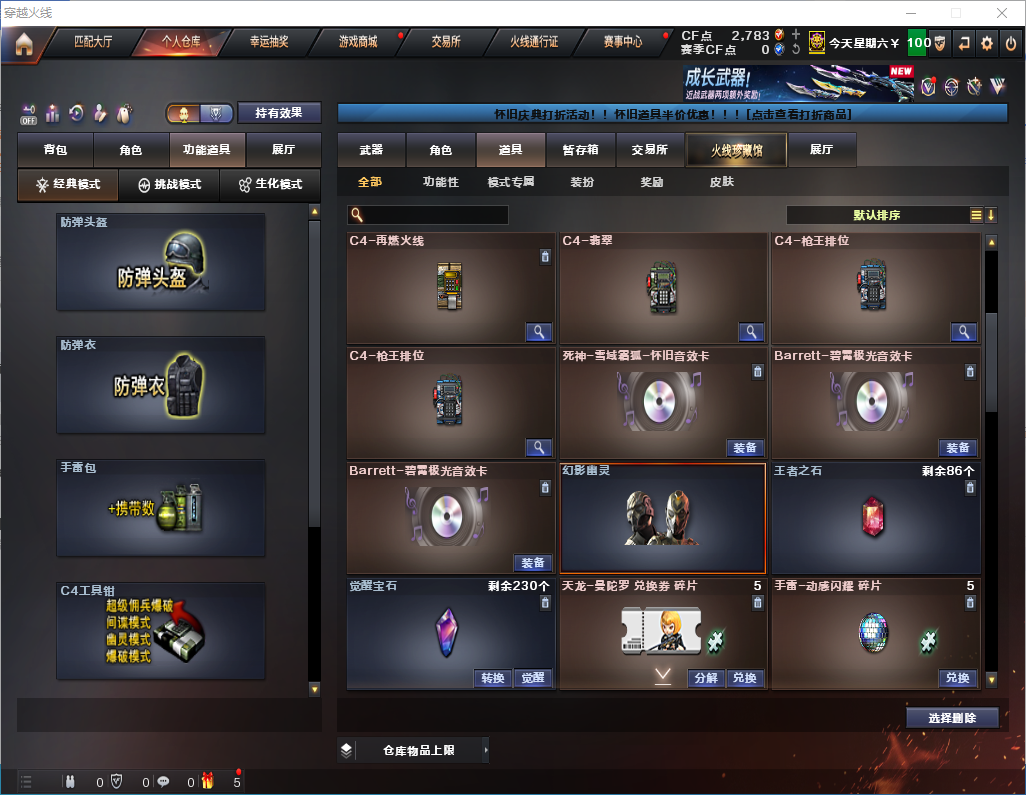The image size is (1026, 795).
Task: Select the 挑战模式 challenge mode tab
Action: (169, 185)
